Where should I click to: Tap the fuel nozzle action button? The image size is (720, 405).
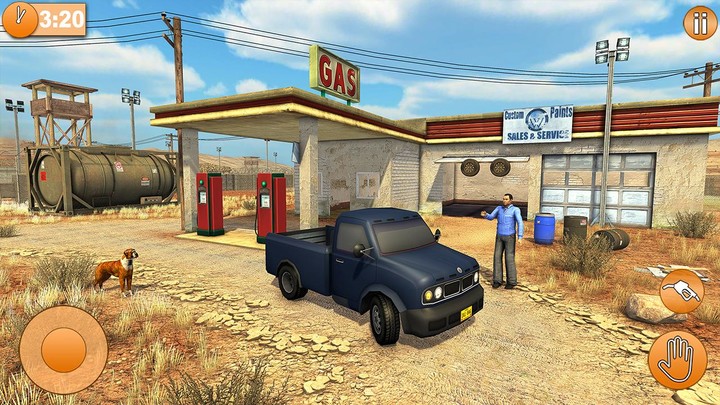(x=681, y=291)
